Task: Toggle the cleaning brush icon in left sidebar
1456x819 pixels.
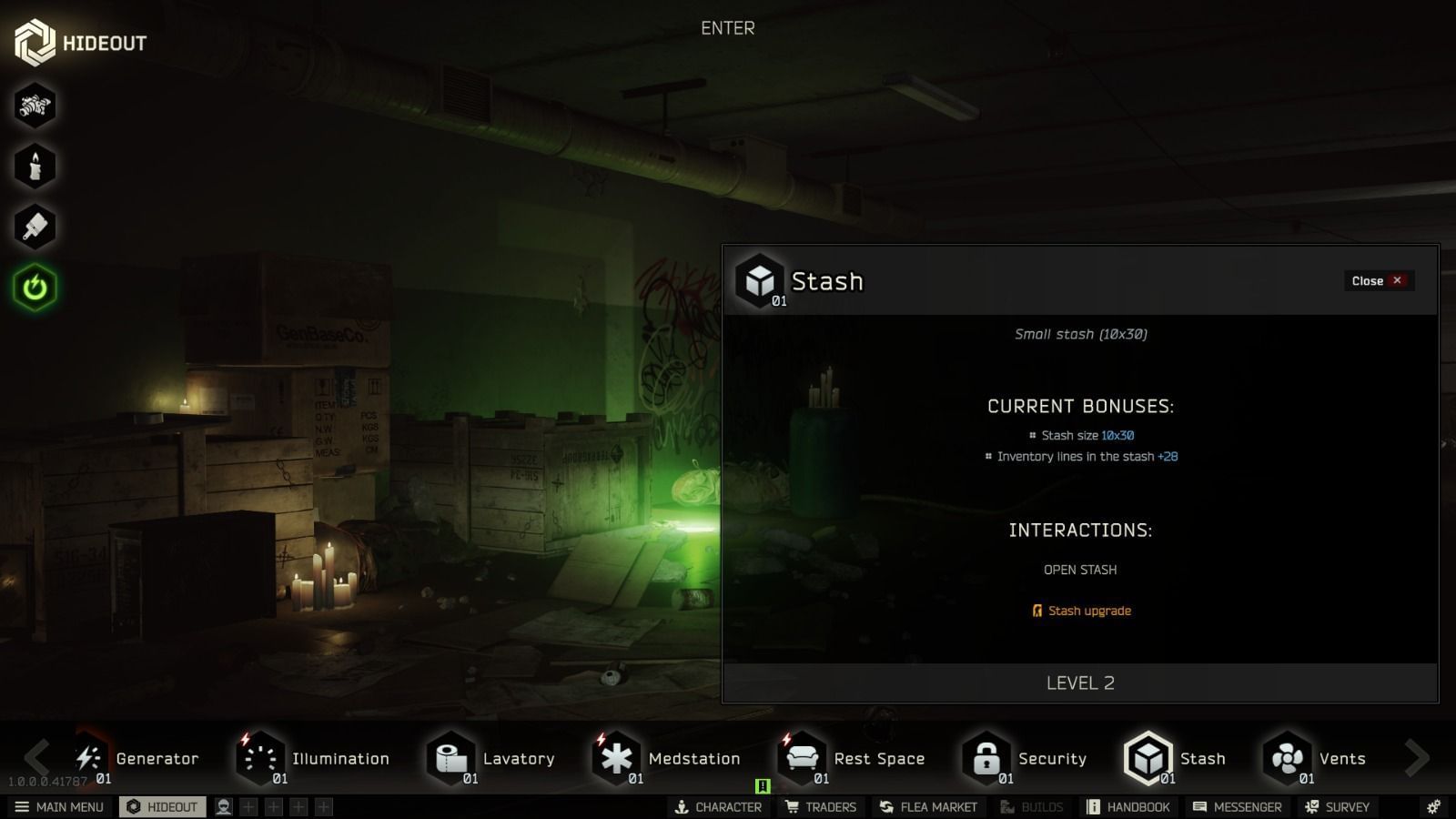Action: point(35,227)
